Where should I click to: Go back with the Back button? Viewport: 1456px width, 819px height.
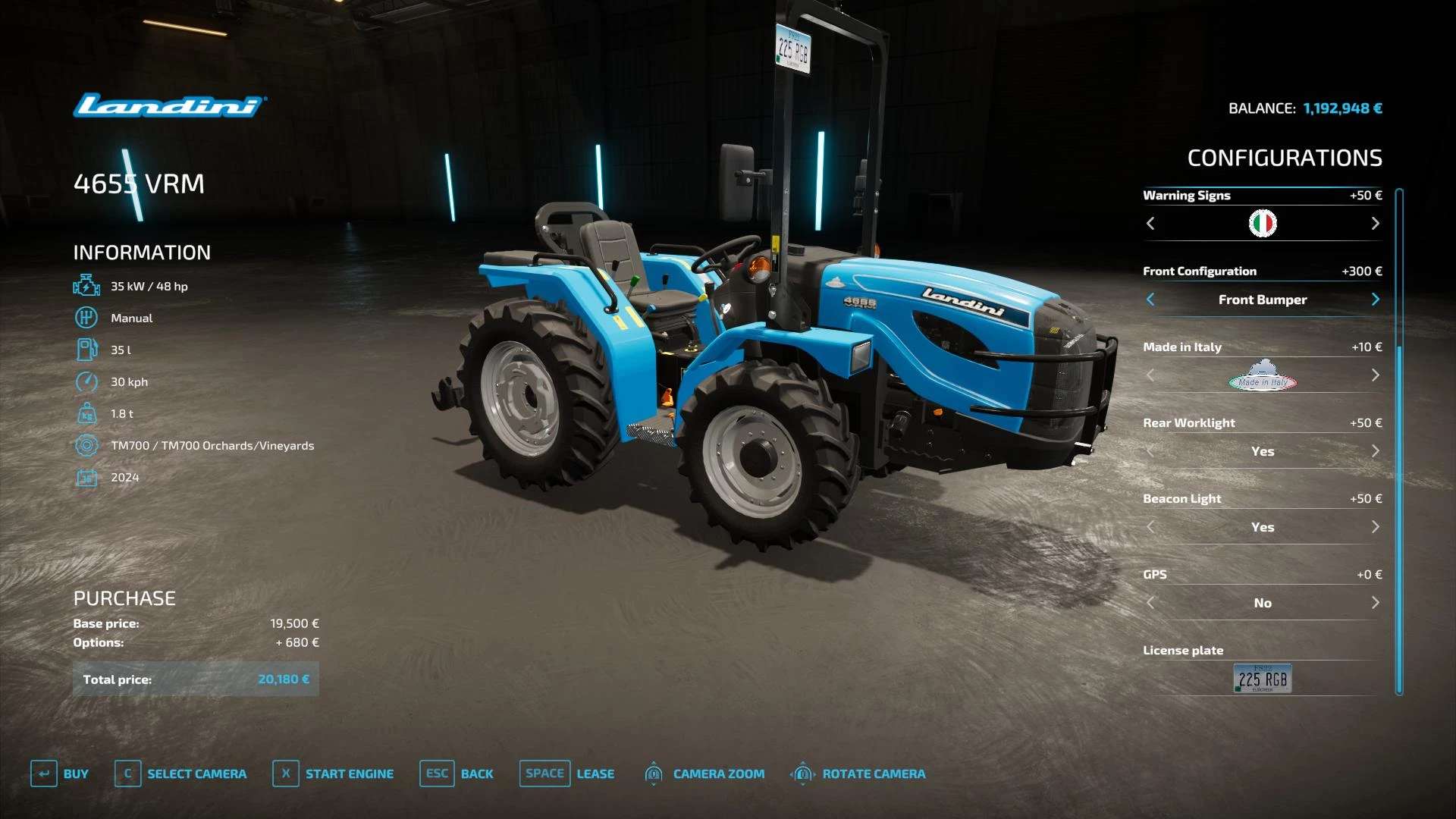pyautogui.click(x=457, y=773)
